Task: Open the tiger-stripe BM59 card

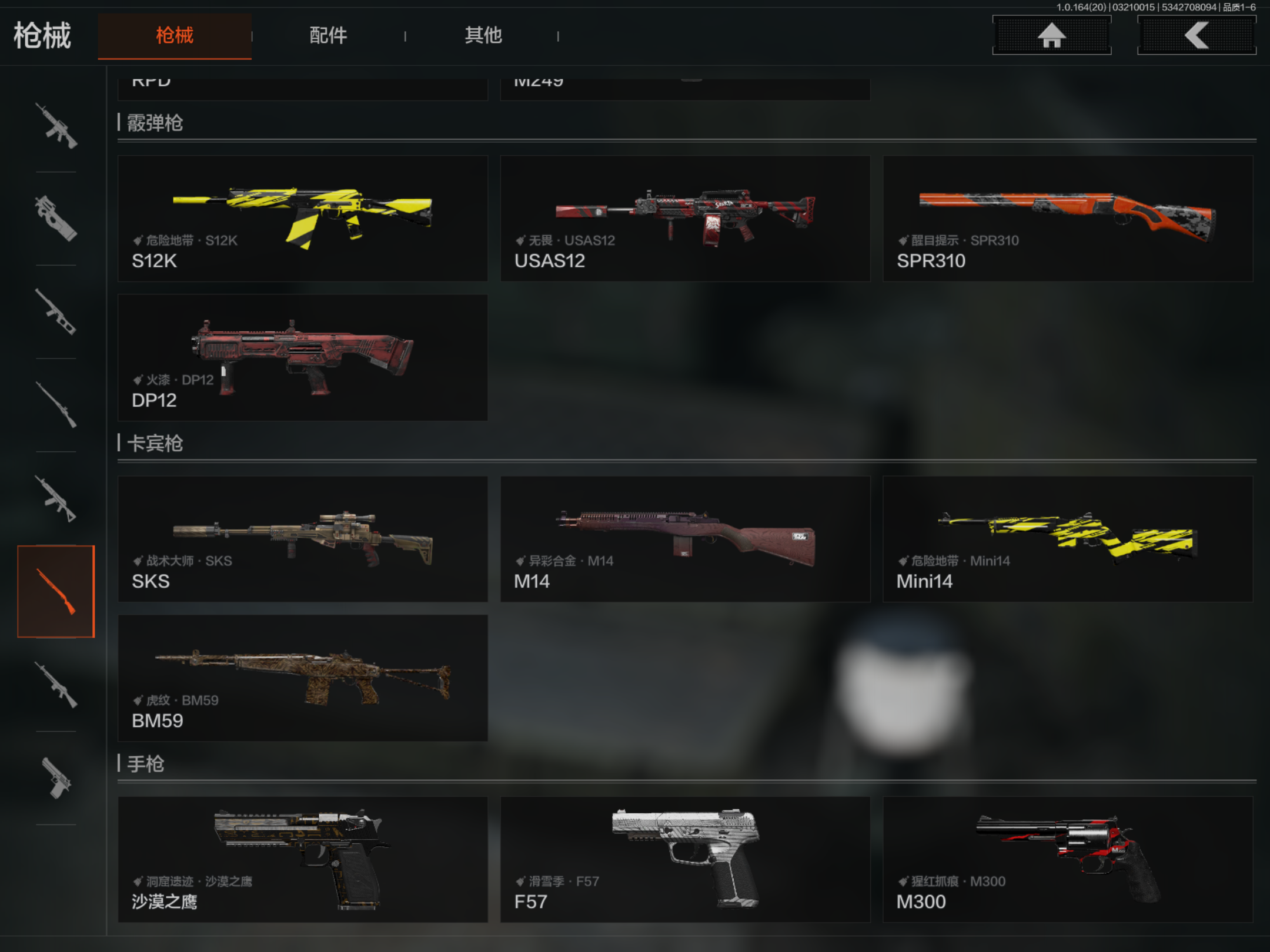Action: pos(302,678)
